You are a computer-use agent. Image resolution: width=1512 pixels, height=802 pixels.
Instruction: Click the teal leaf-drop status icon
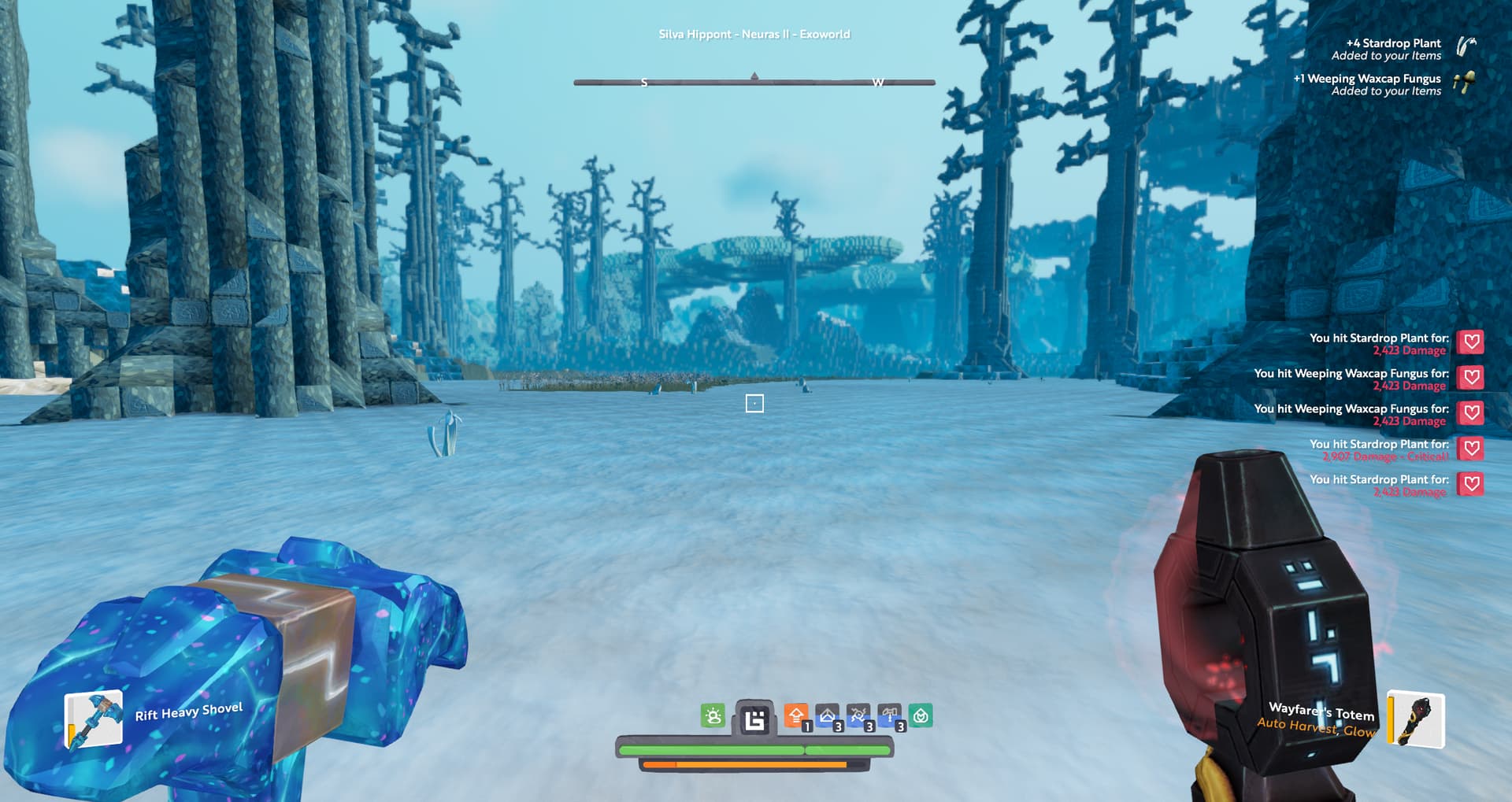pos(921,716)
